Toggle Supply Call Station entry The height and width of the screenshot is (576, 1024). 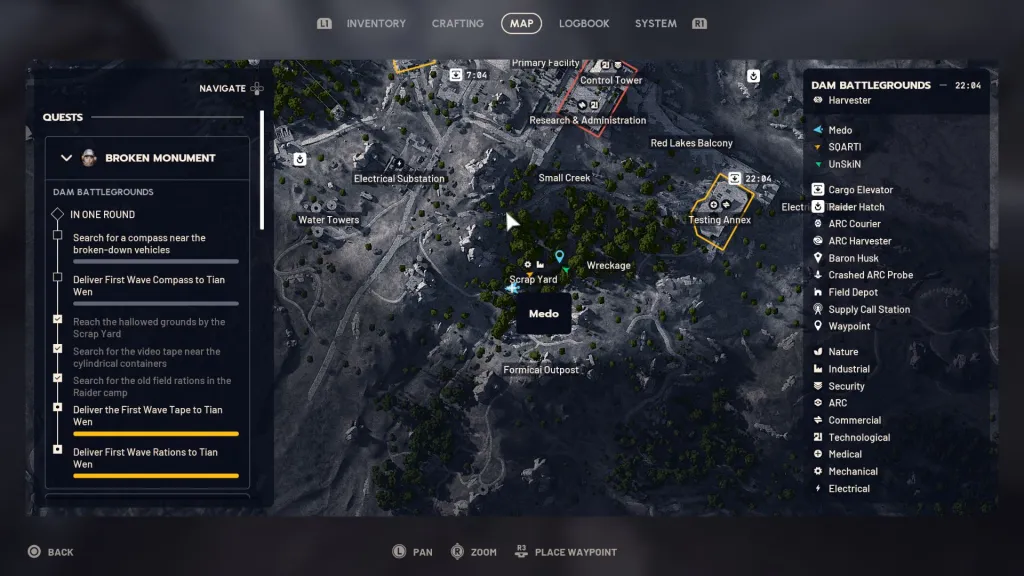click(868, 309)
